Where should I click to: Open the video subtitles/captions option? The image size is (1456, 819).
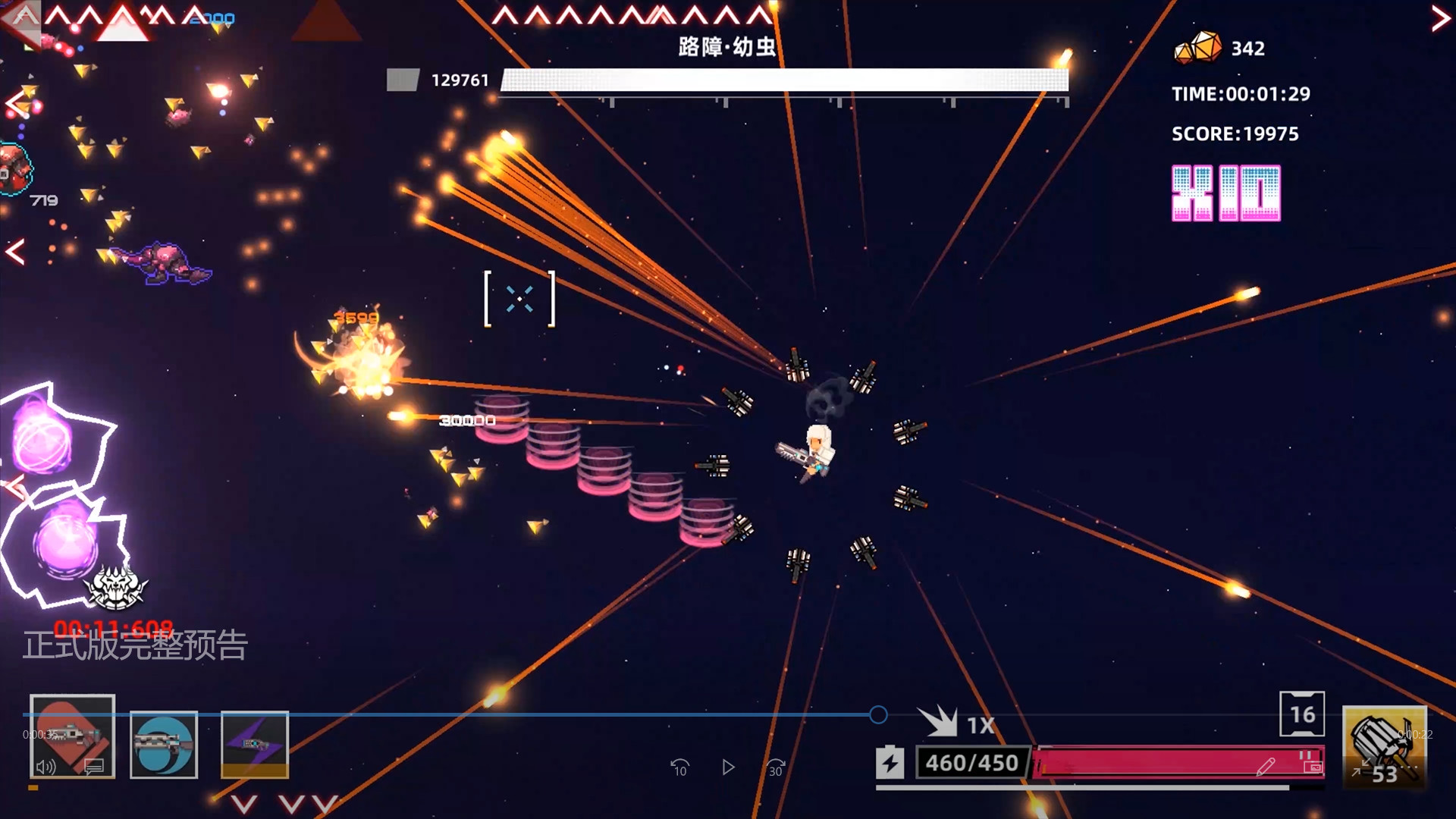click(x=94, y=767)
